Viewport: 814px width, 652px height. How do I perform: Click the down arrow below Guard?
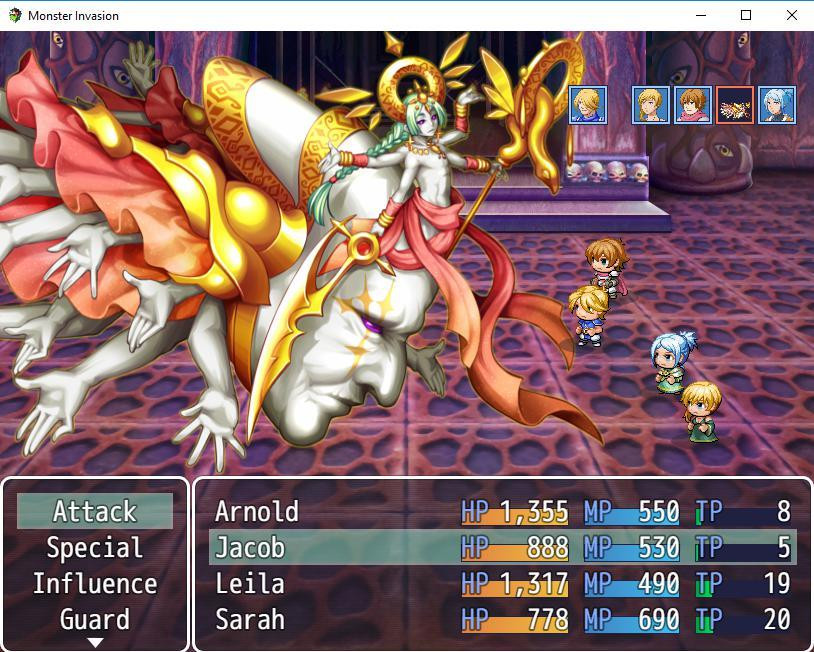point(95,643)
